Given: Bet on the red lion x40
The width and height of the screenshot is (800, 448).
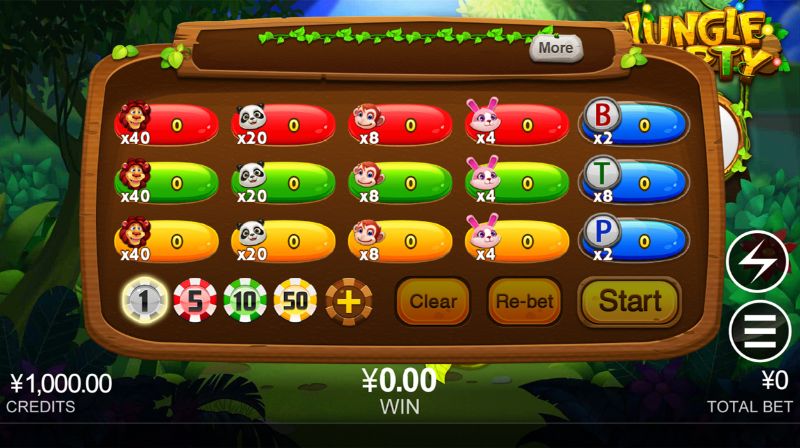Looking at the screenshot, I should [x=167, y=126].
